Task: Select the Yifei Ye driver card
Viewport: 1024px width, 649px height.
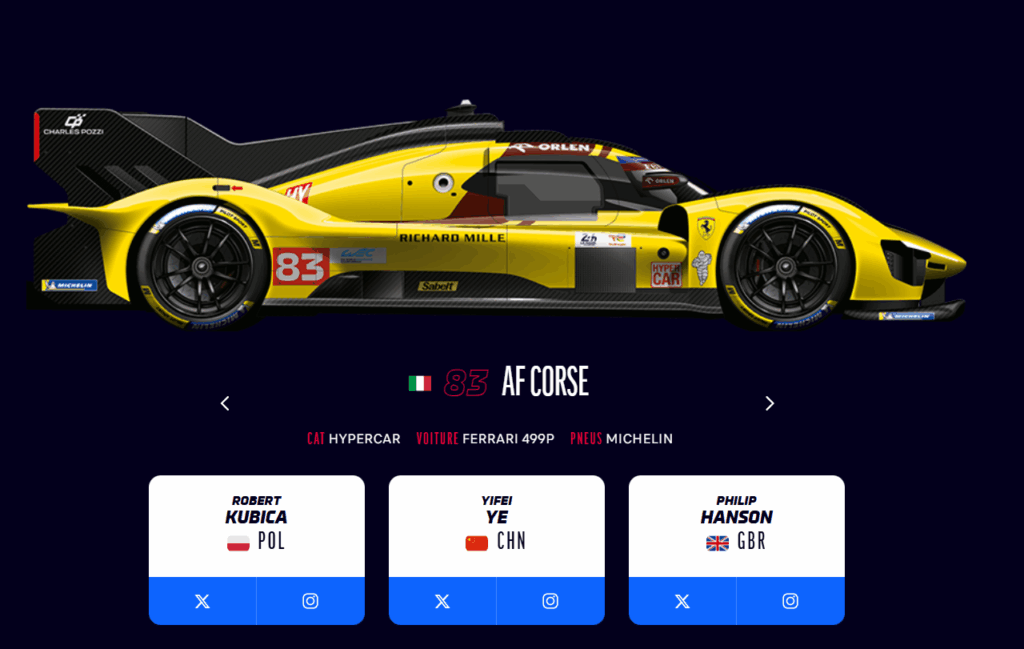Action: pos(496,523)
